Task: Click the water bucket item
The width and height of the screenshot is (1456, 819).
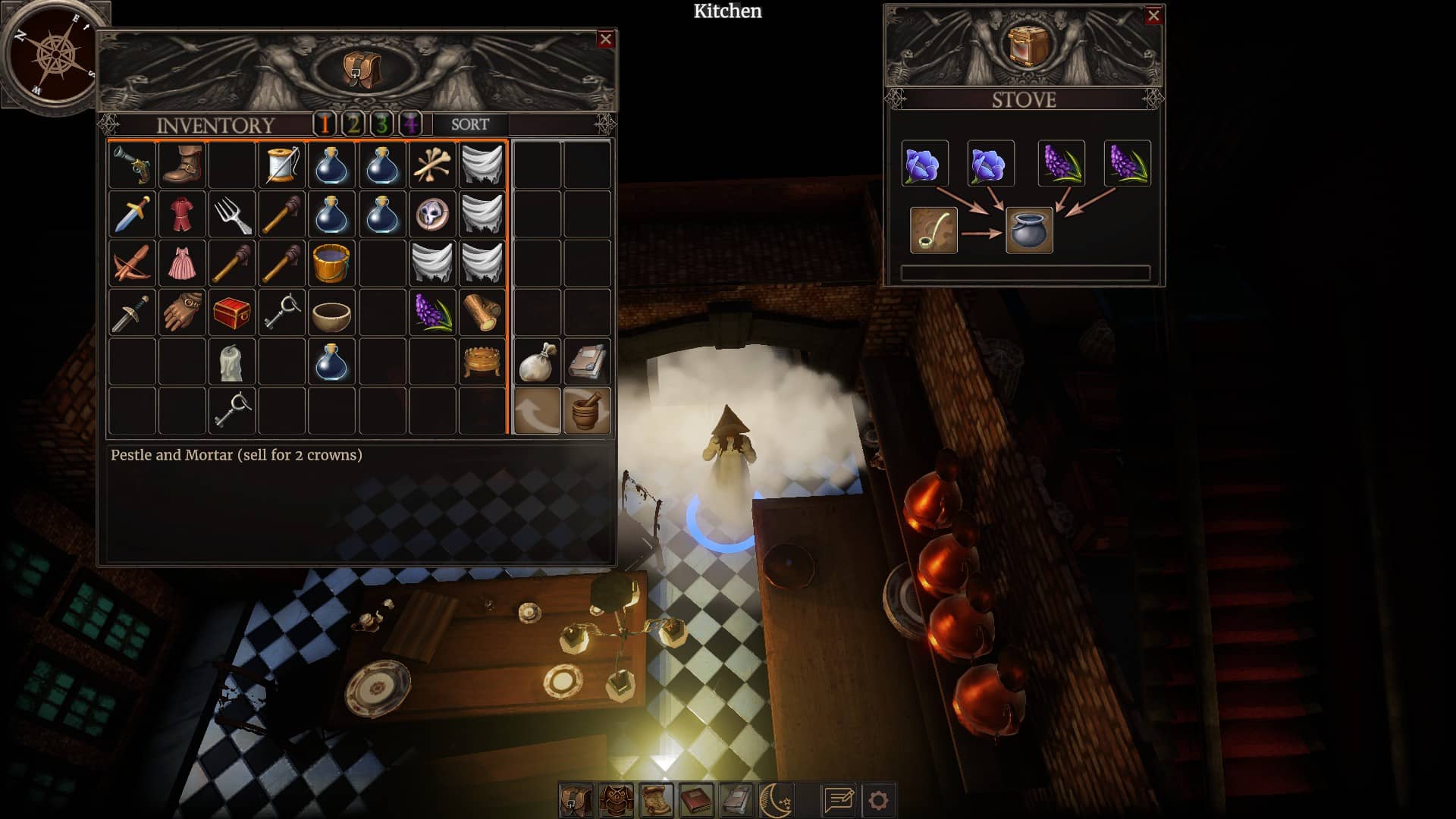Action: 331,263
